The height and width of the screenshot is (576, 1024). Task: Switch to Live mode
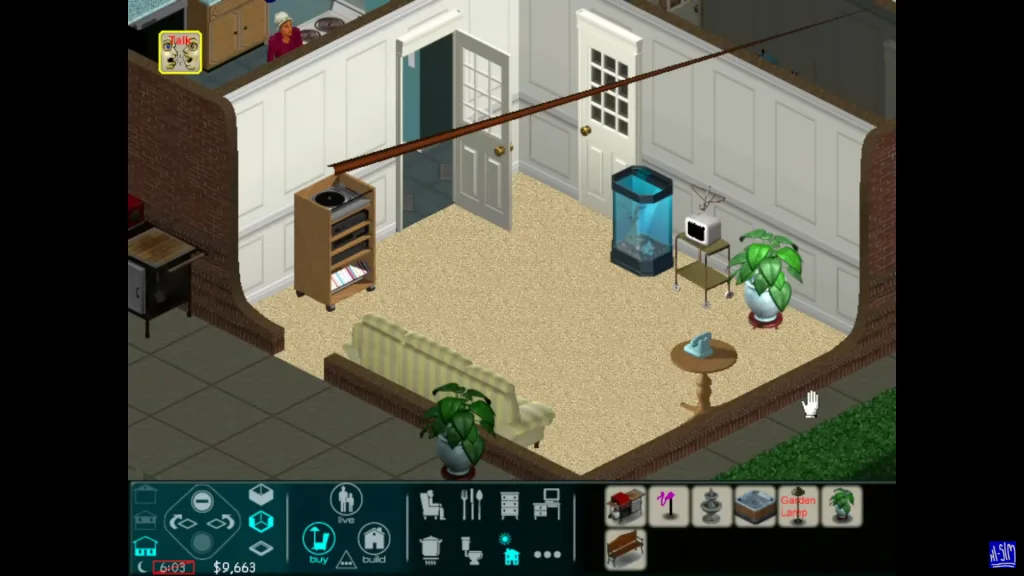click(346, 501)
